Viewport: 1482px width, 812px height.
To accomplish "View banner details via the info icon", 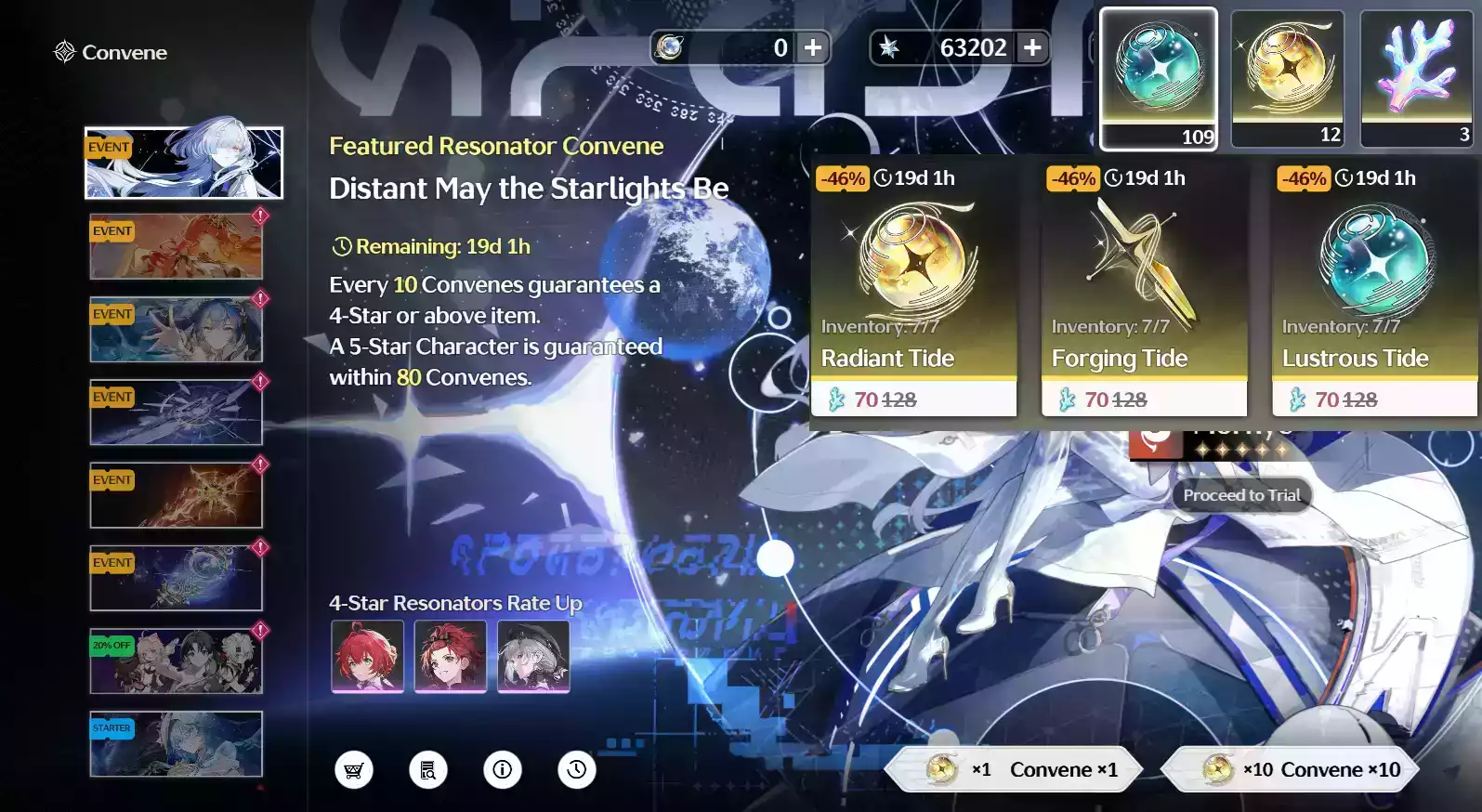I will point(503,769).
